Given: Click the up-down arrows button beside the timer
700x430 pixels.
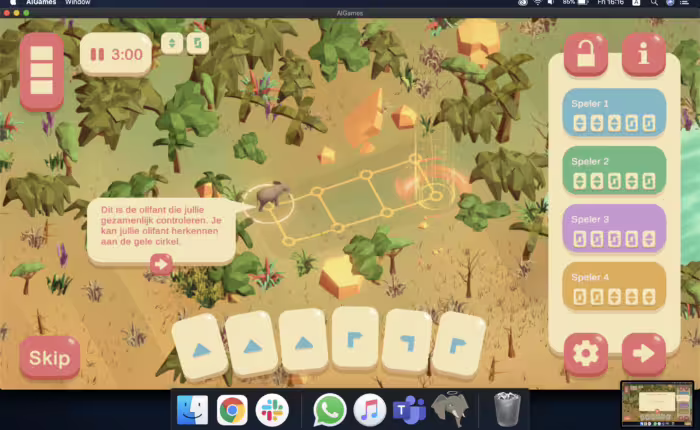Looking at the screenshot, I should 171,43.
